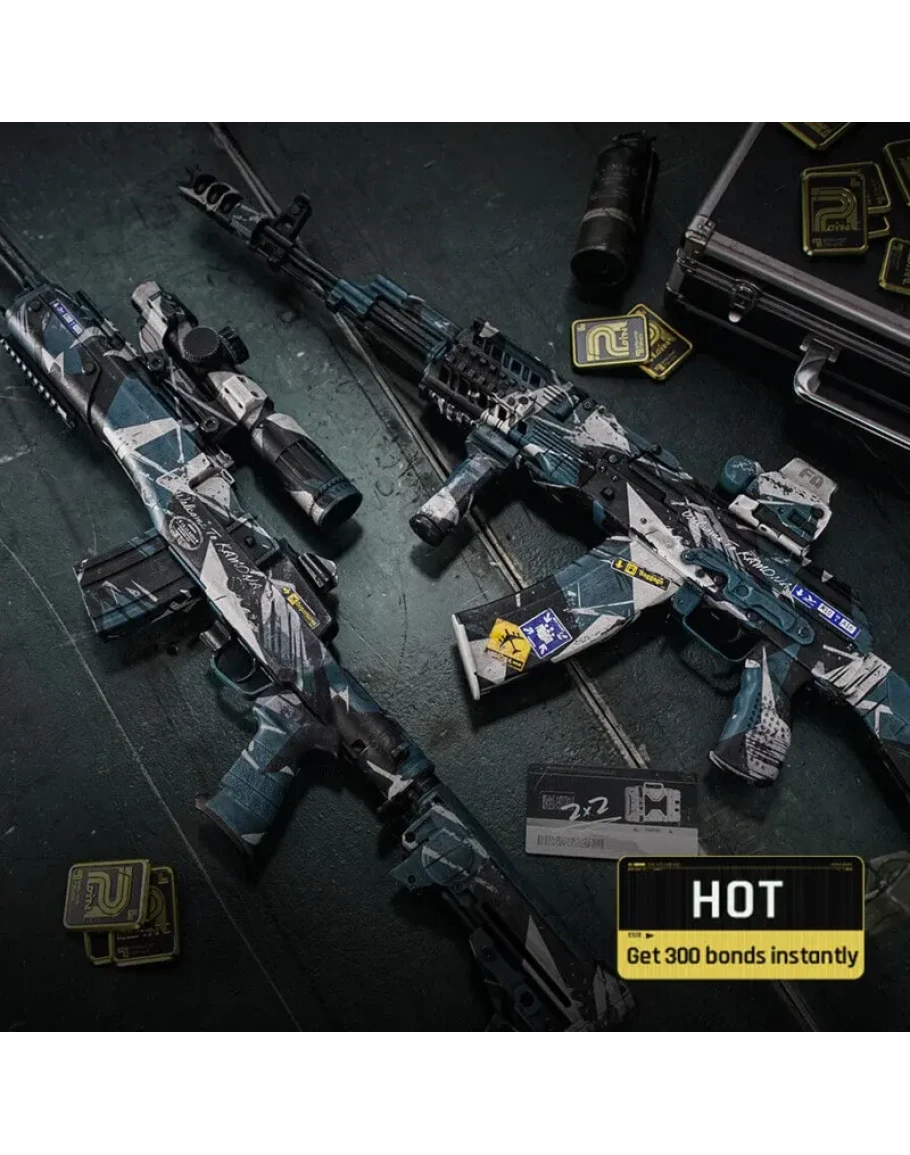Click the HOT 300 bonds promo badge
Screen dimensions: 910x1155
[740, 917]
